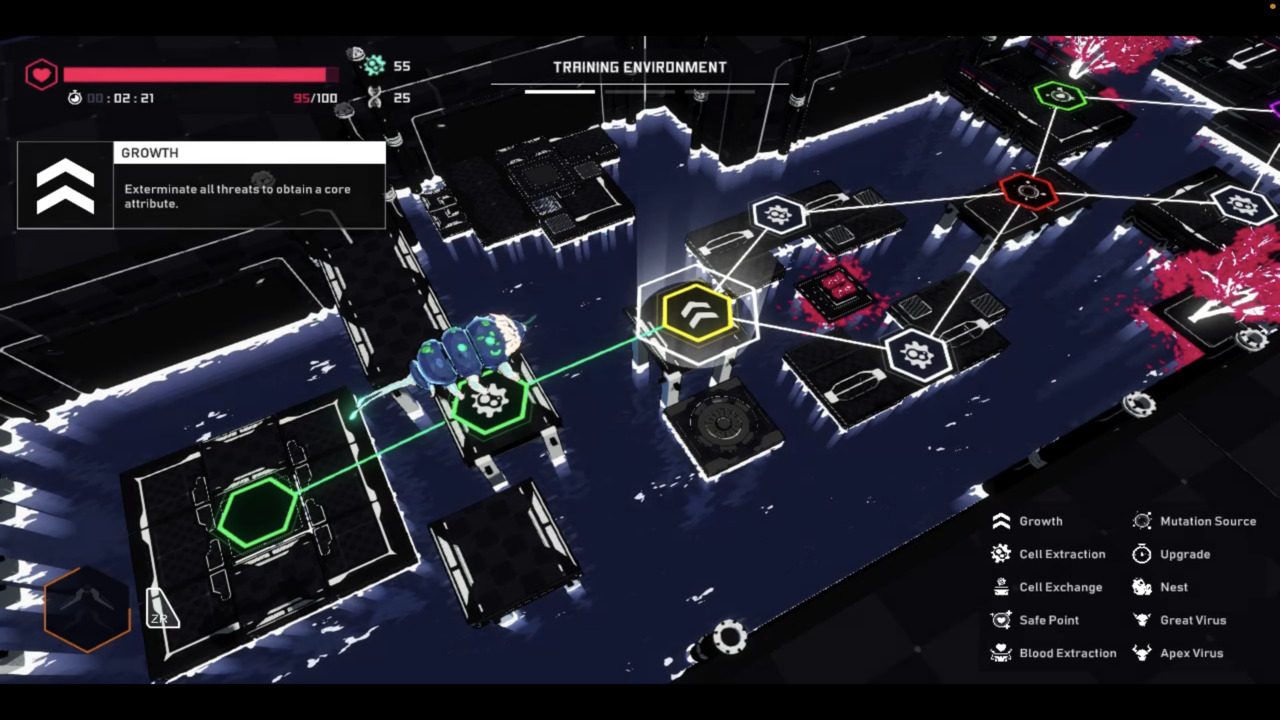Click the Safe Point heart icon in legend

click(1001, 620)
